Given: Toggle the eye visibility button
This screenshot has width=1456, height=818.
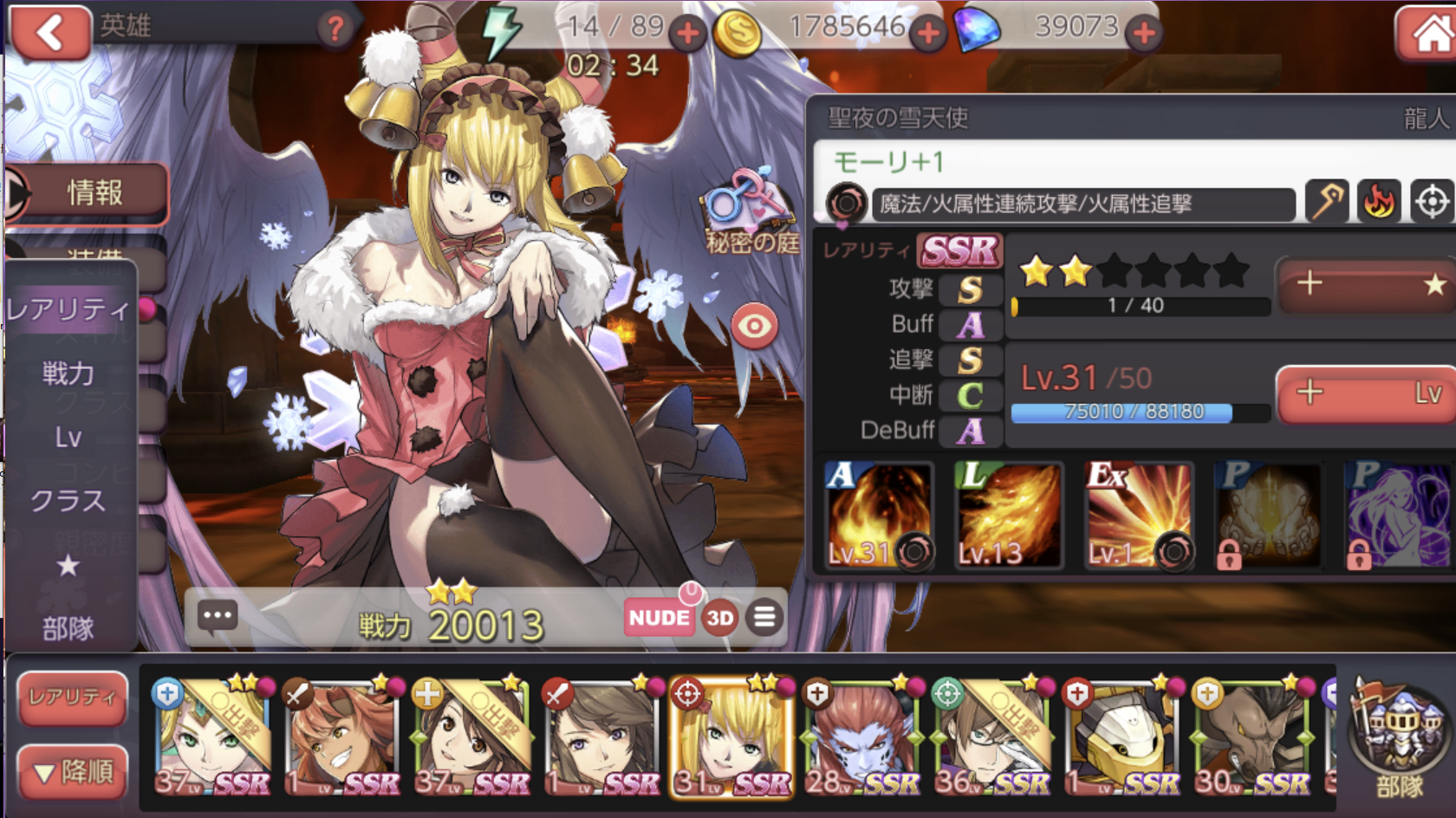Looking at the screenshot, I should pyautogui.click(x=754, y=327).
